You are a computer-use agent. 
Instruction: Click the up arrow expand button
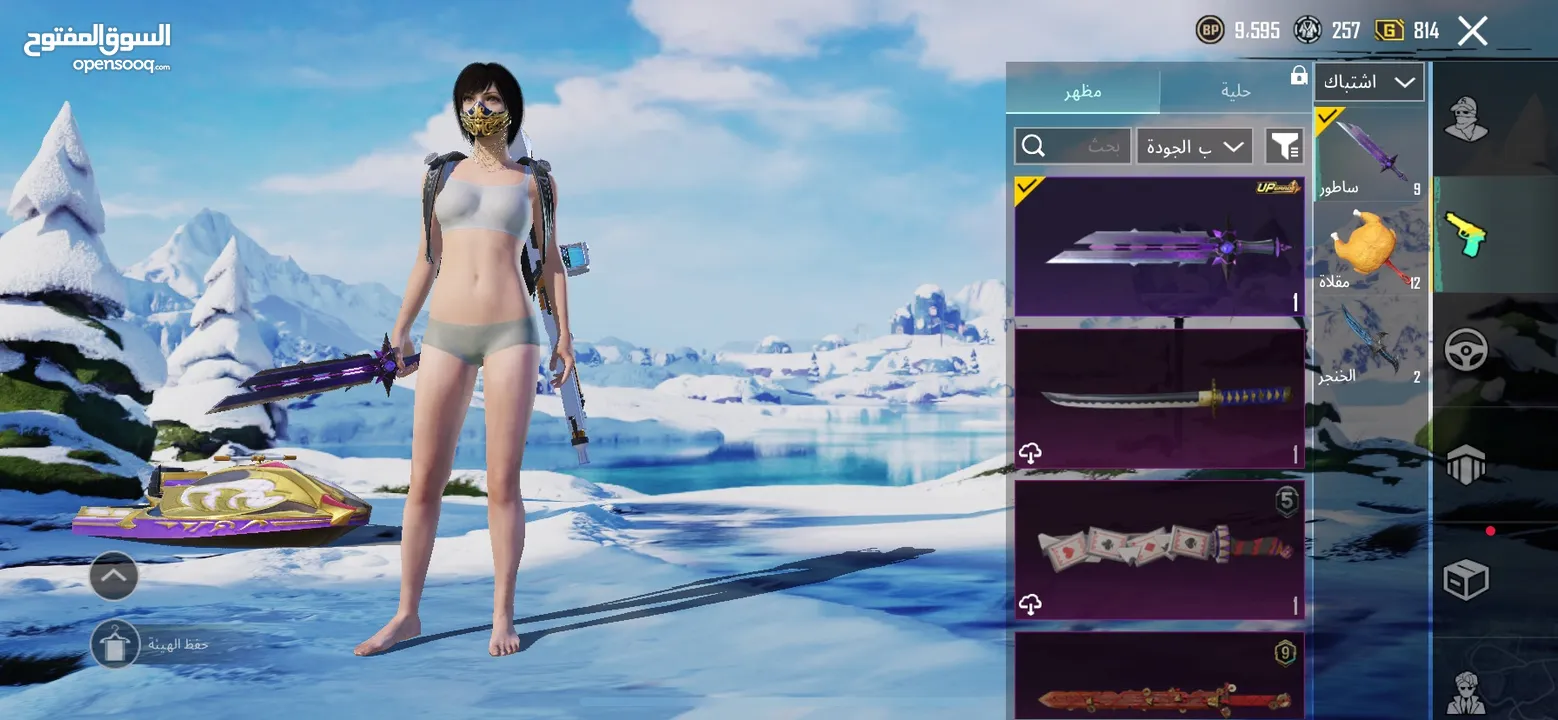tap(114, 576)
